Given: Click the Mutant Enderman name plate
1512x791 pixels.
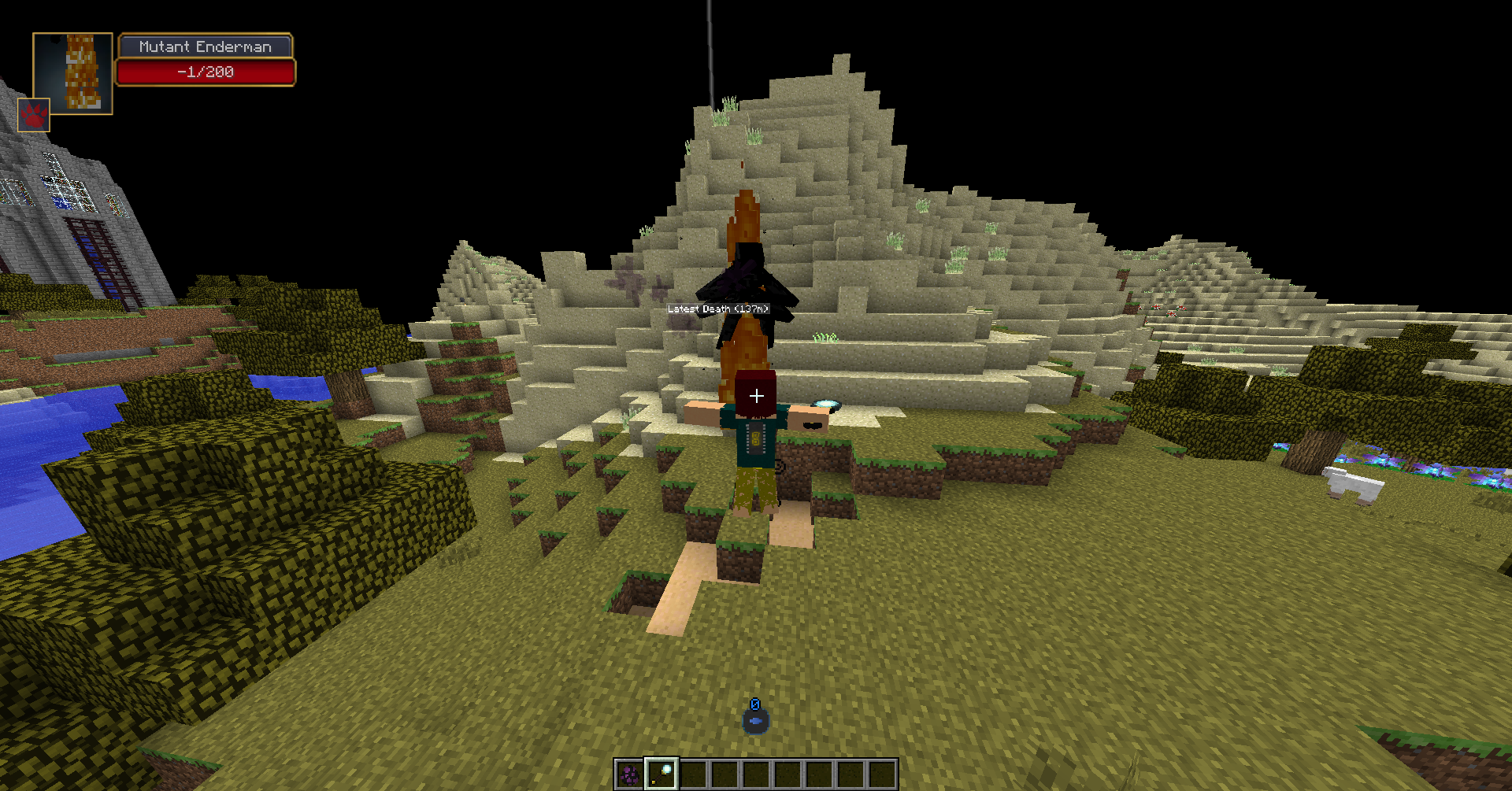Looking at the screenshot, I should tap(206, 46).
